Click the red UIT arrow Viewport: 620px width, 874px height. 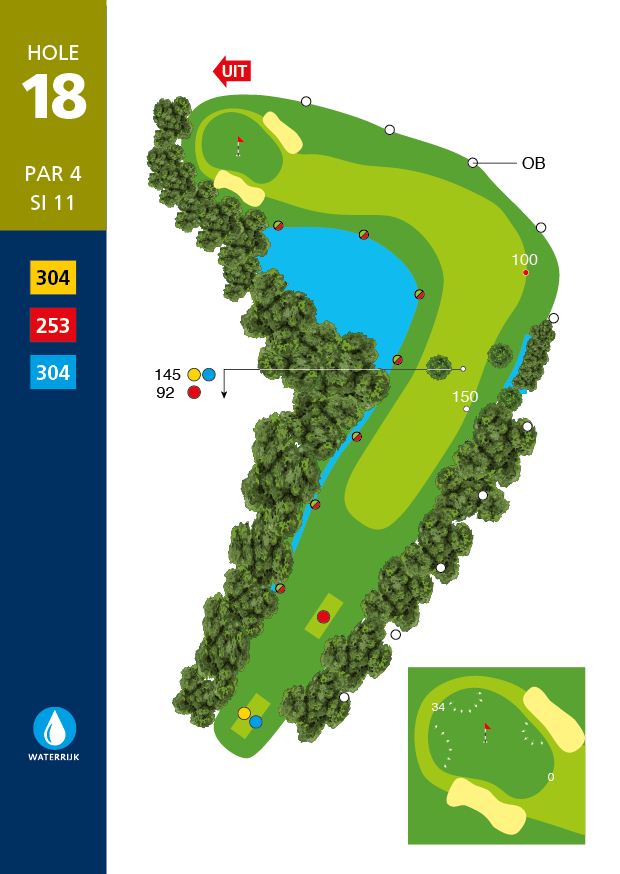pos(232,71)
